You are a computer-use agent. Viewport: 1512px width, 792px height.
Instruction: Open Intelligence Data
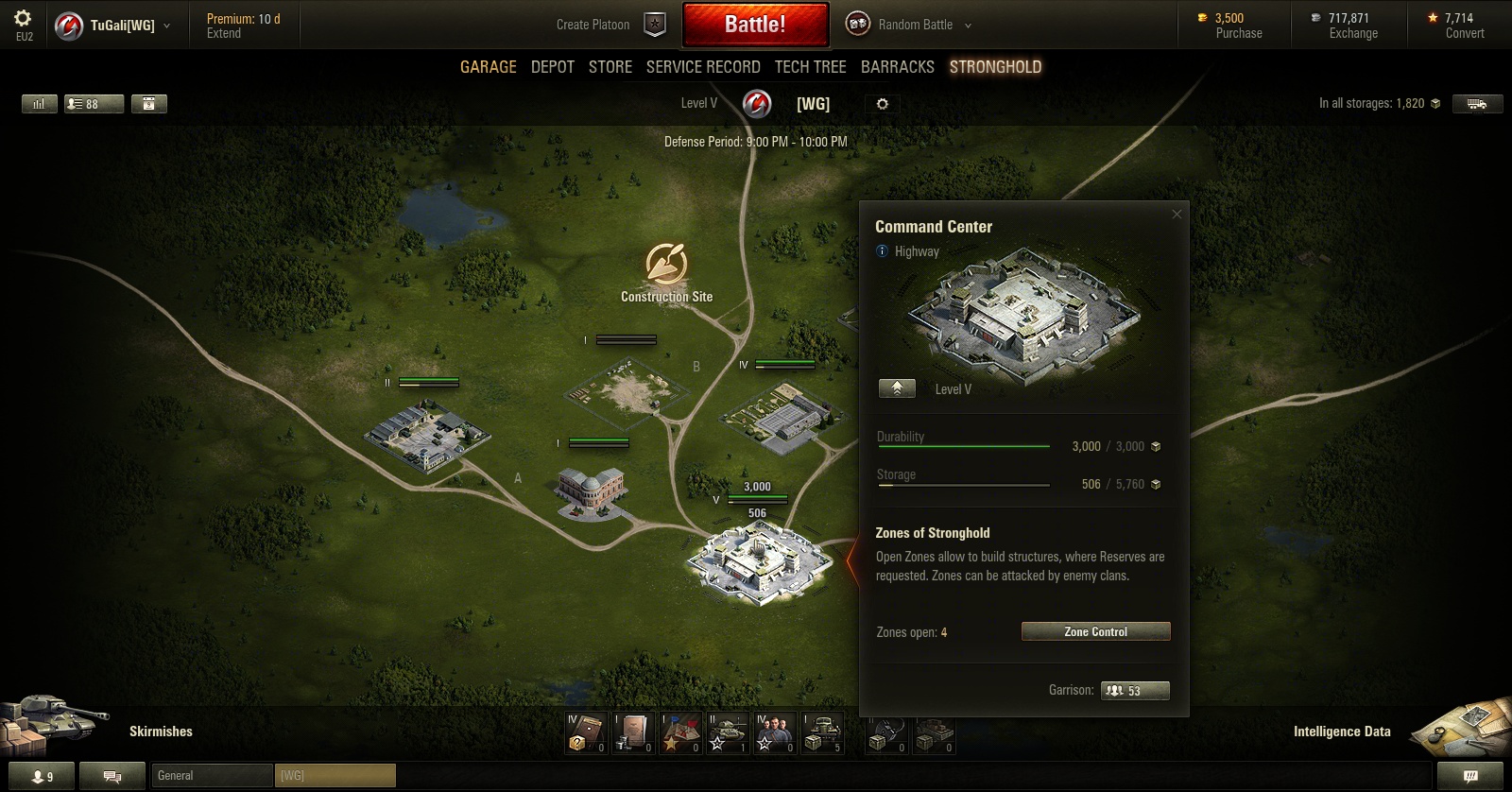[1342, 732]
